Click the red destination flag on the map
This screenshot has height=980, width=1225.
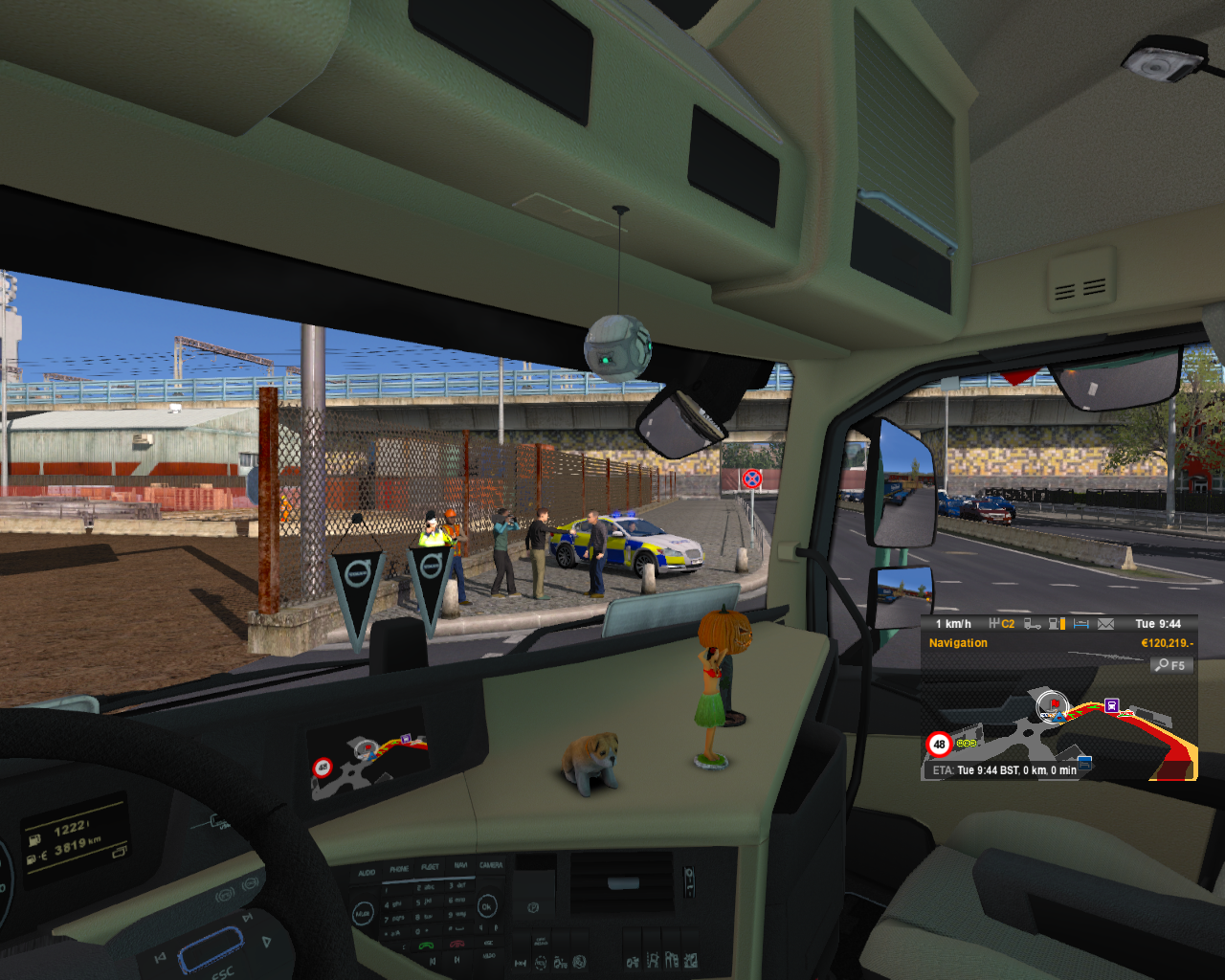click(x=1055, y=703)
